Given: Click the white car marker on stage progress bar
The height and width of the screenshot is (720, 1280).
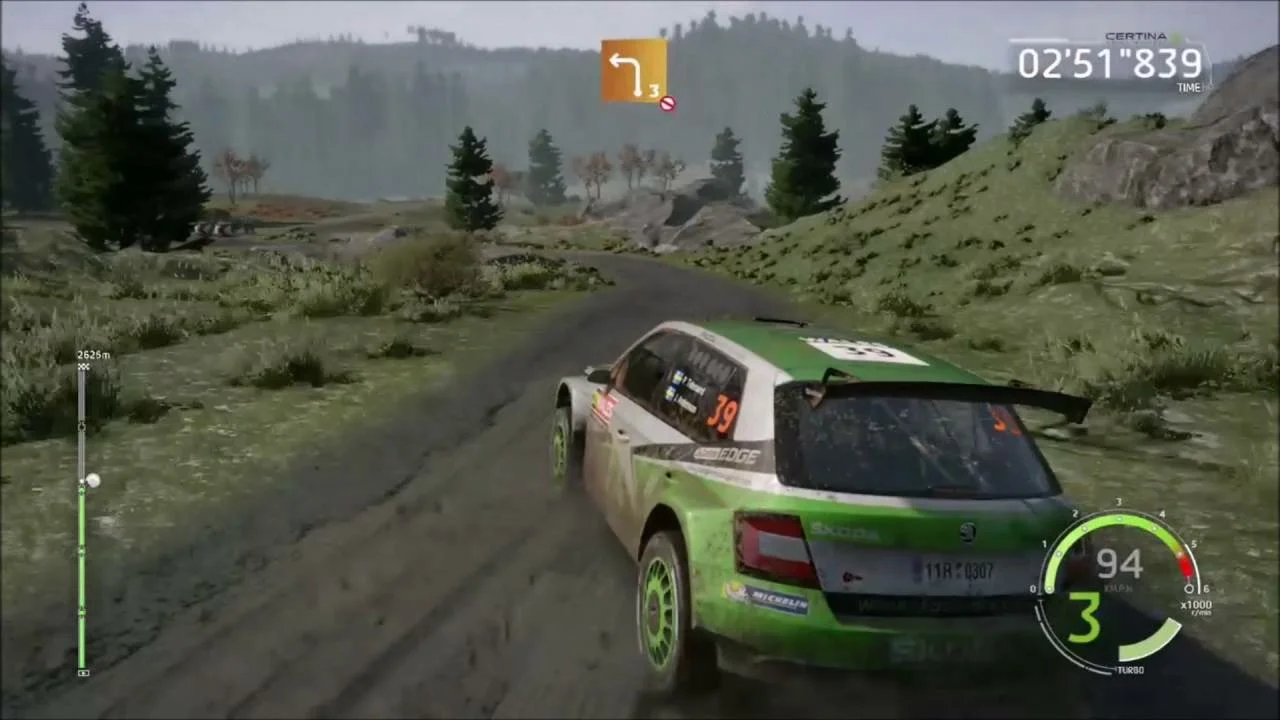Looking at the screenshot, I should point(92,481).
